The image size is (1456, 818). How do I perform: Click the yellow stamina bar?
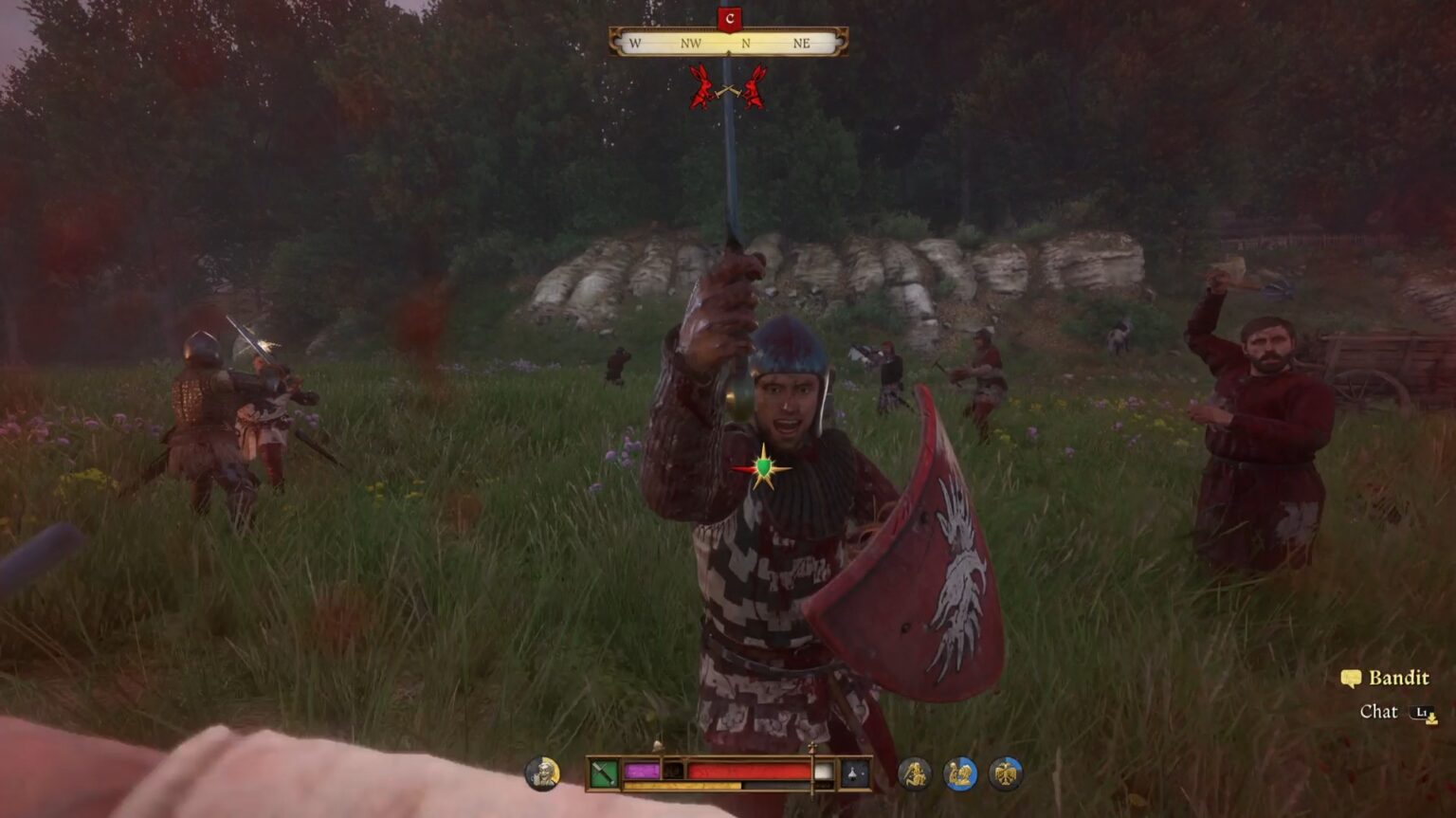tap(682, 785)
